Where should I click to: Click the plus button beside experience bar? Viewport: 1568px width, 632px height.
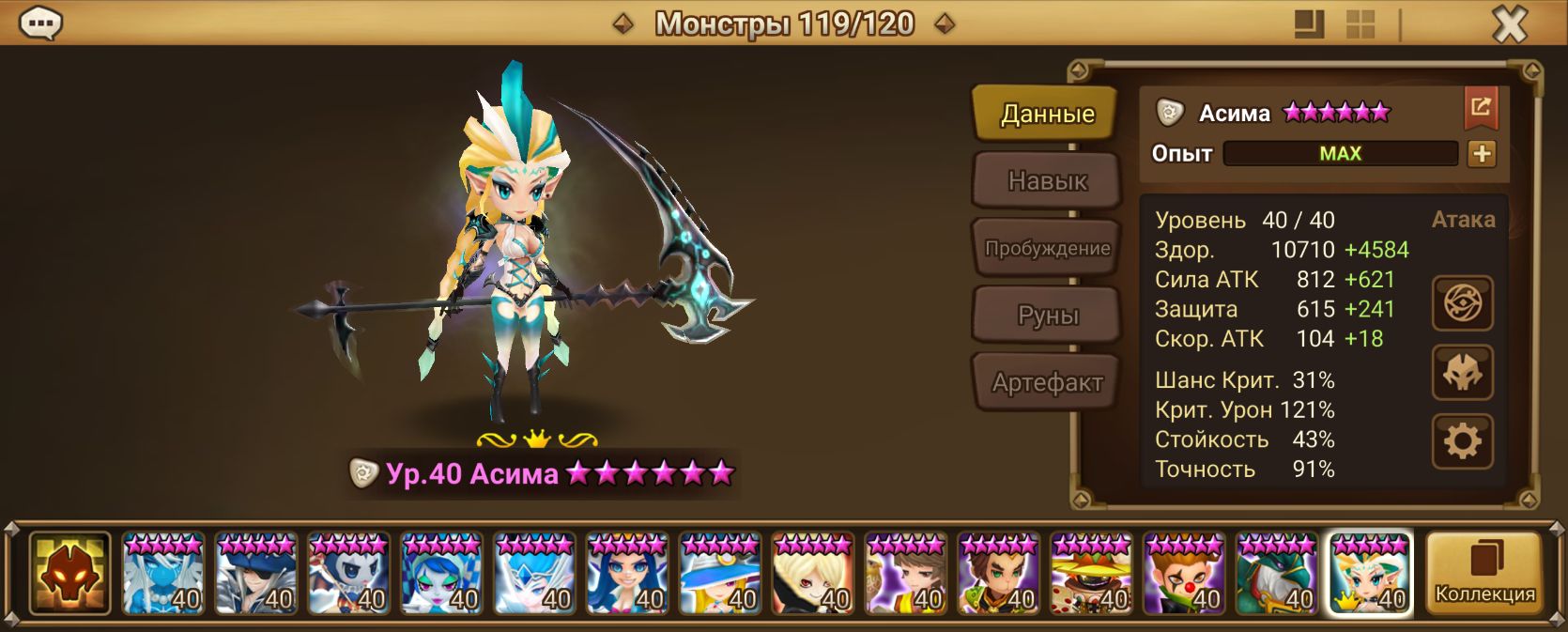coord(1482,154)
